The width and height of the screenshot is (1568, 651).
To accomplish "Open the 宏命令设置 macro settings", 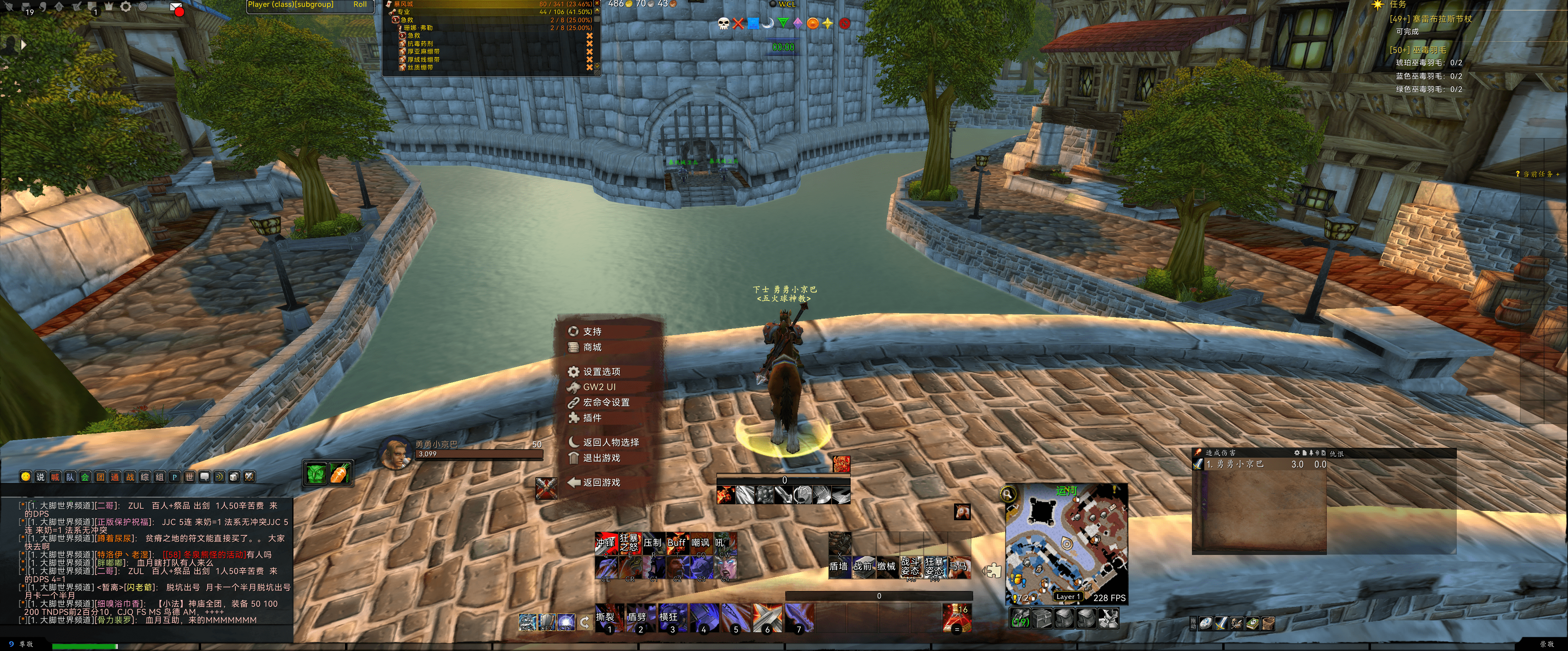I will pyautogui.click(x=606, y=403).
